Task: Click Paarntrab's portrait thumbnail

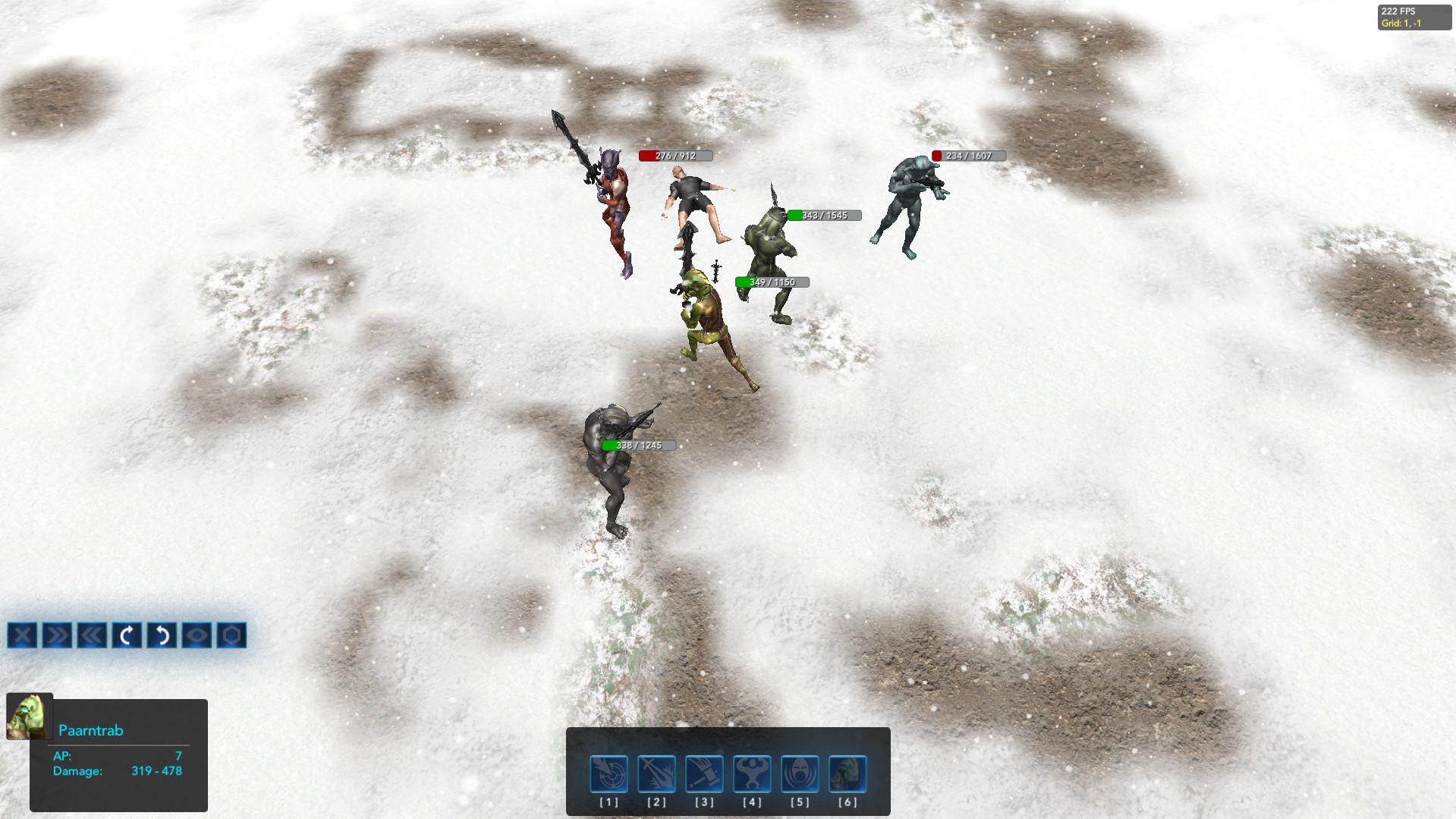Action: (x=30, y=715)
